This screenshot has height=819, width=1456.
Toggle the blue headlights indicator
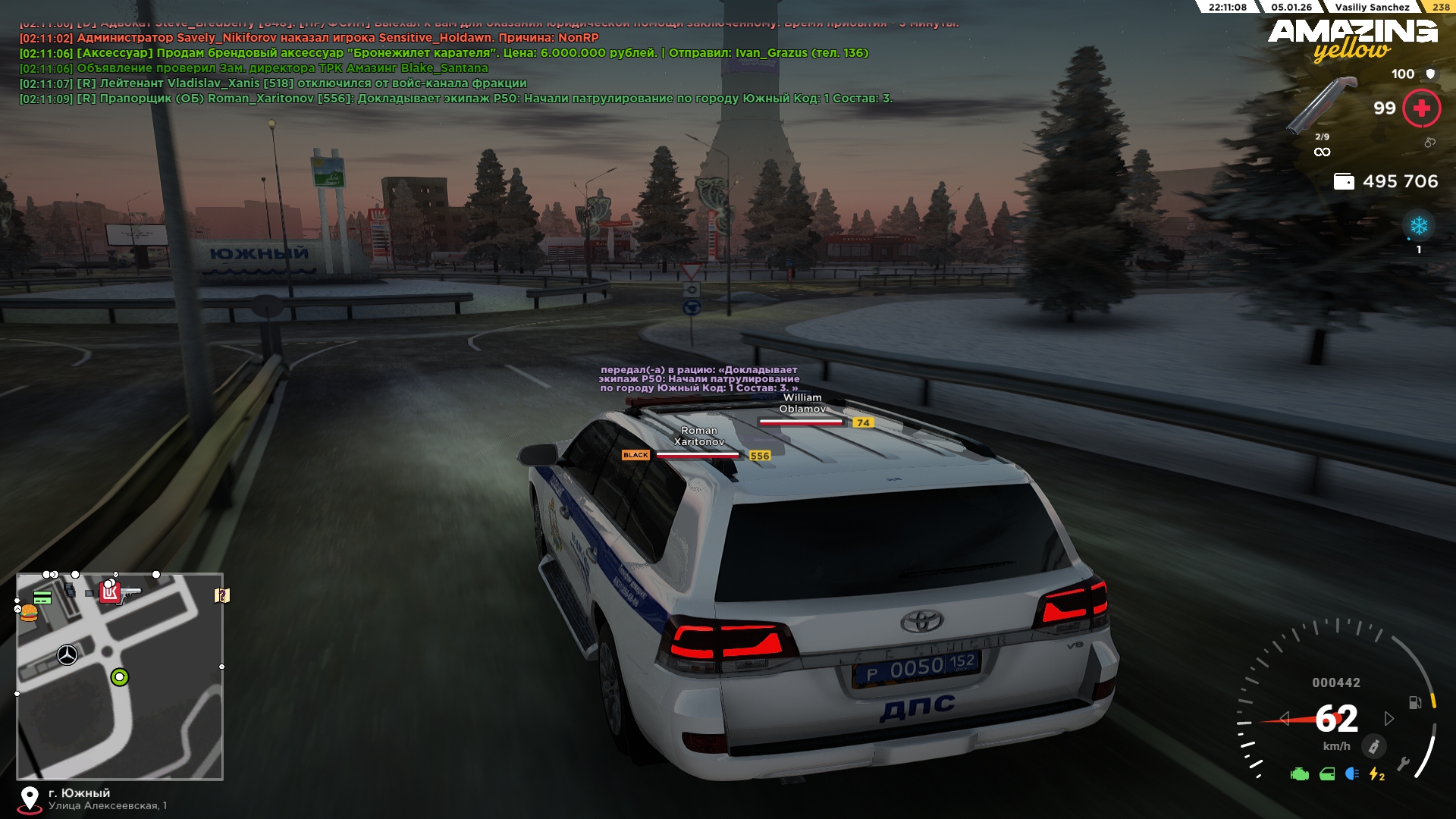coord(1351,774)
